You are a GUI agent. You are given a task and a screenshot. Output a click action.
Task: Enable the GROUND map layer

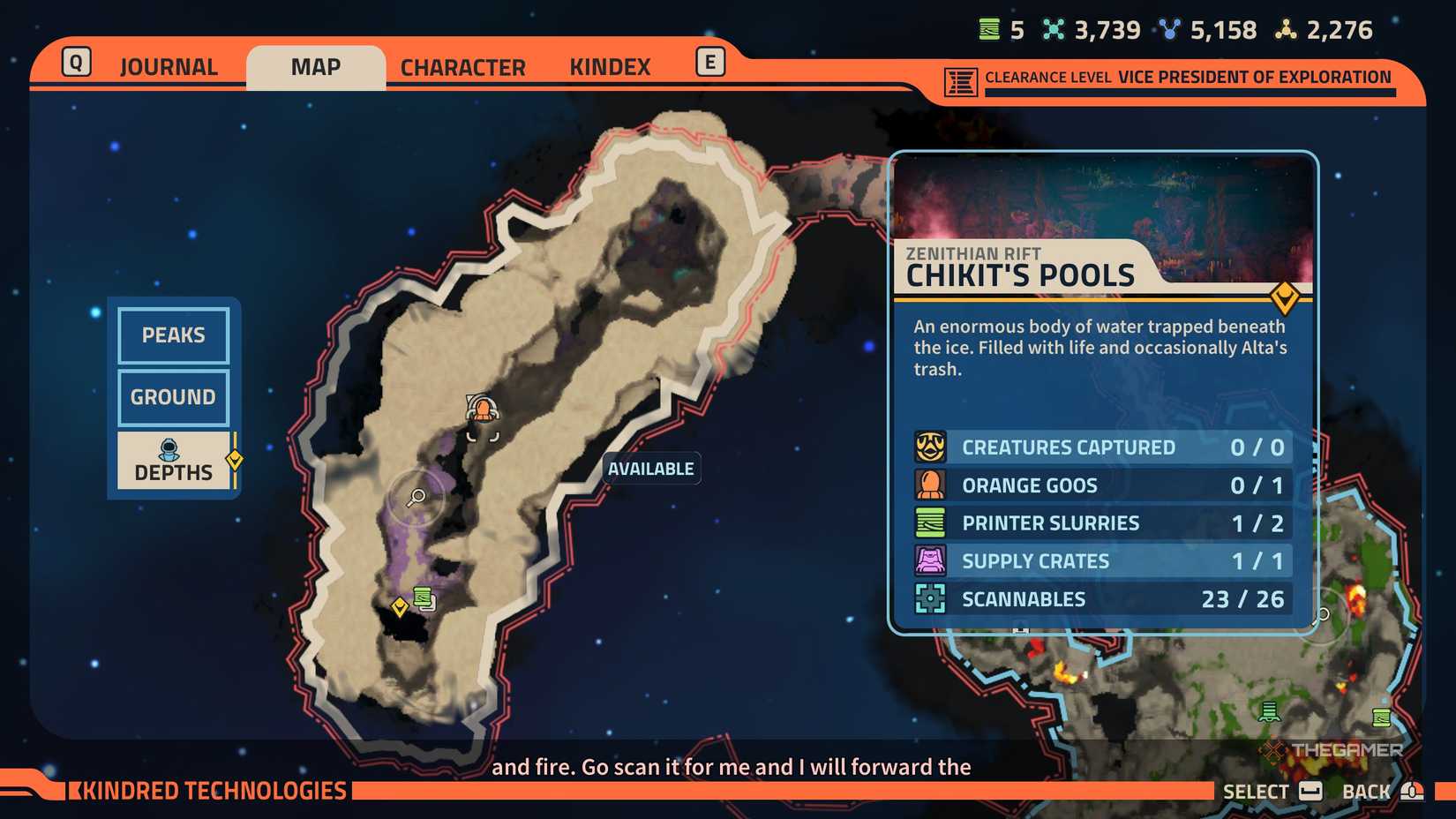pos(173,396)
